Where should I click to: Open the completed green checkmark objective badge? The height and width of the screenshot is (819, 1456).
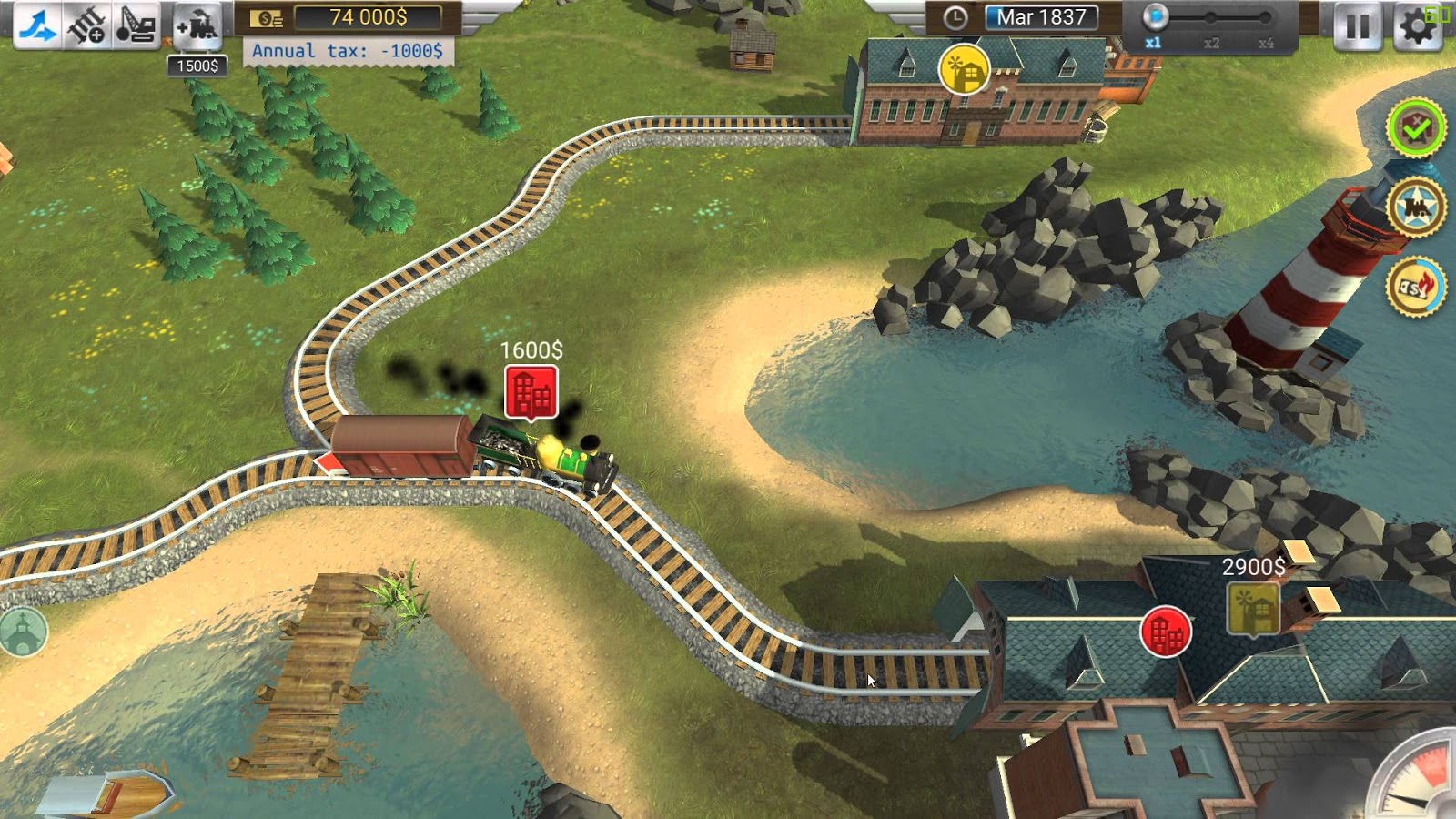coord(1416,129)
